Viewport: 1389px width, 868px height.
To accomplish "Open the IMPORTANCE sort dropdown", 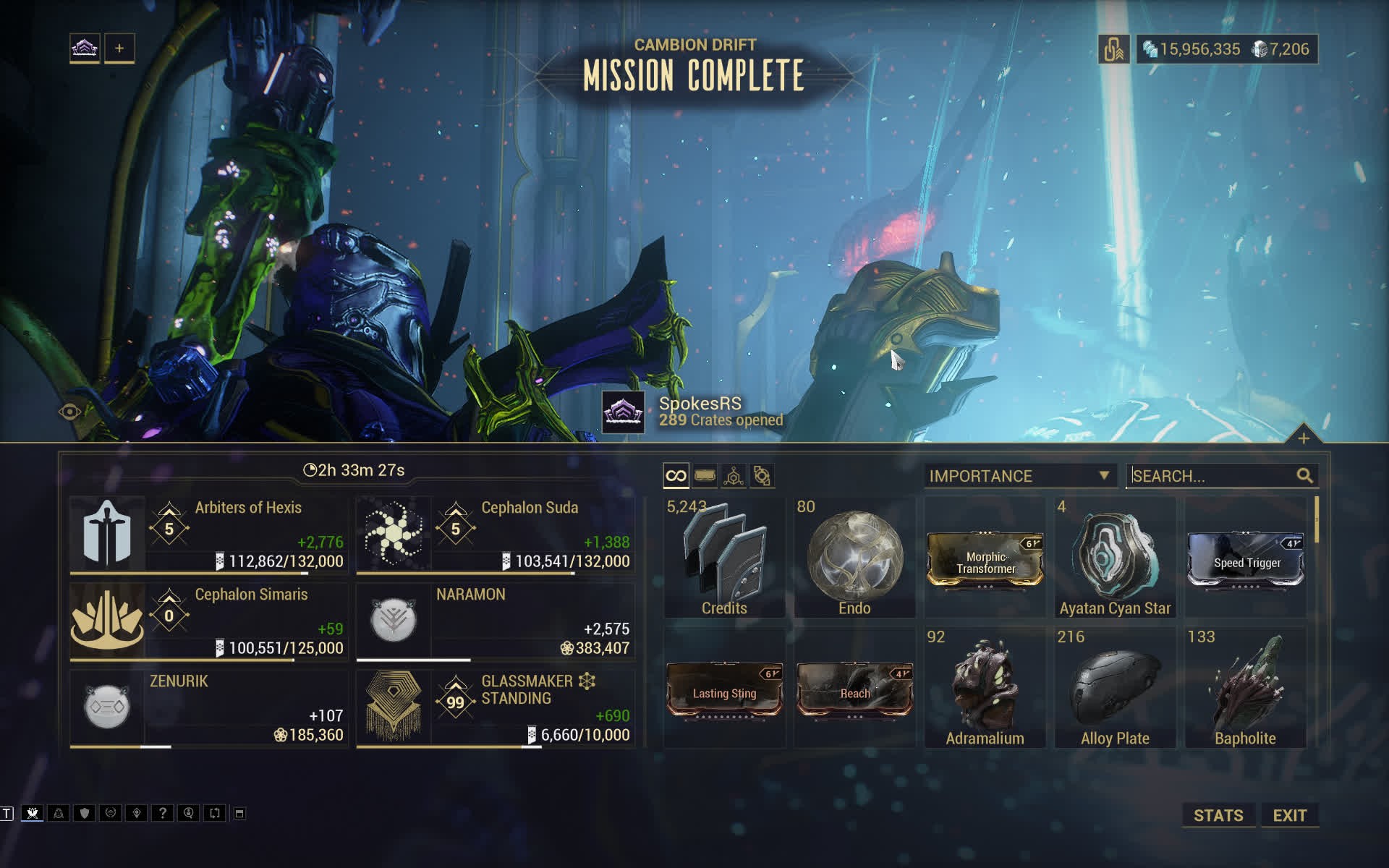I will [x=1019, y=476].
